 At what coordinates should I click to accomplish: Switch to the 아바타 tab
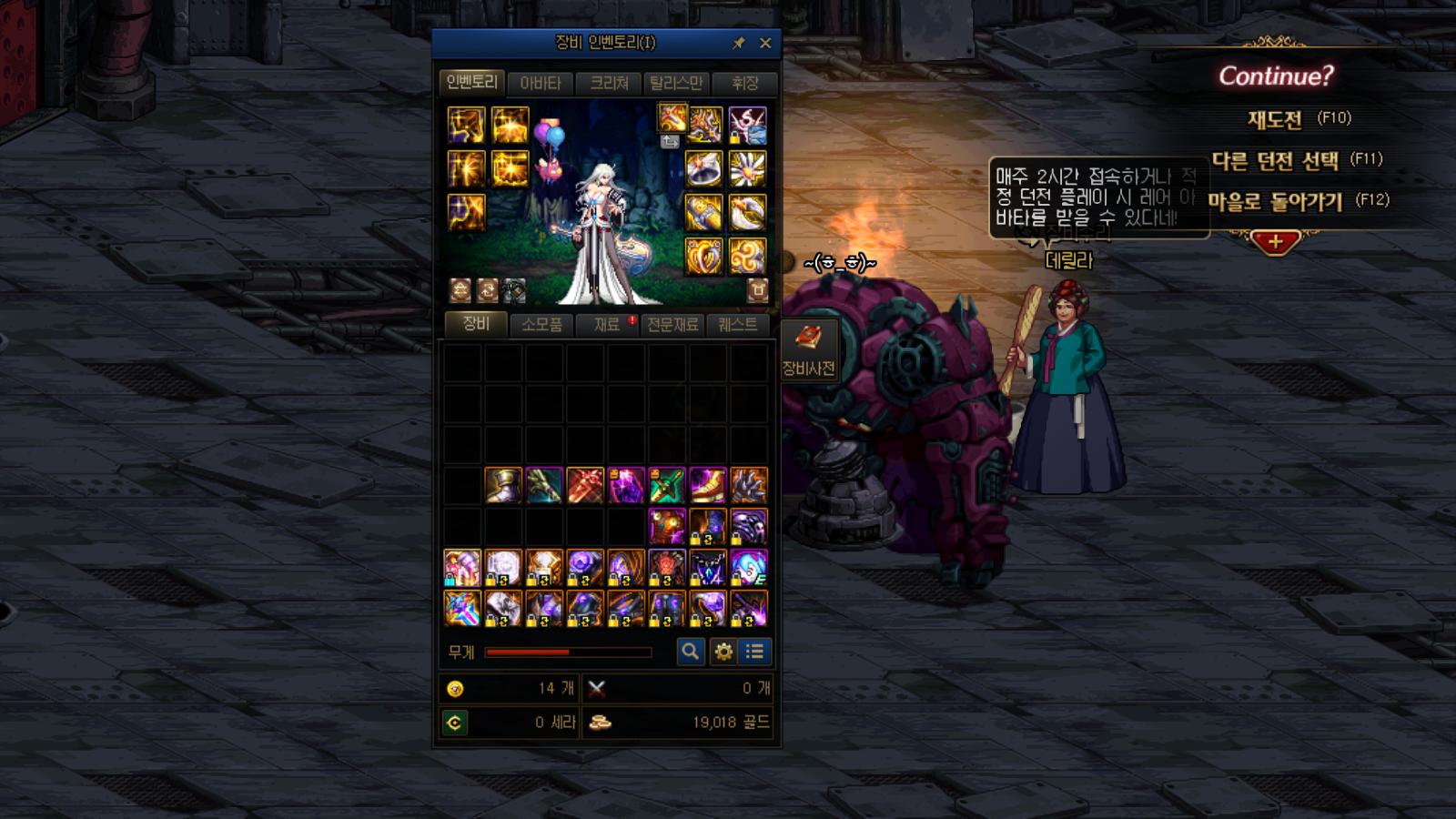click(x=541, y=84)
